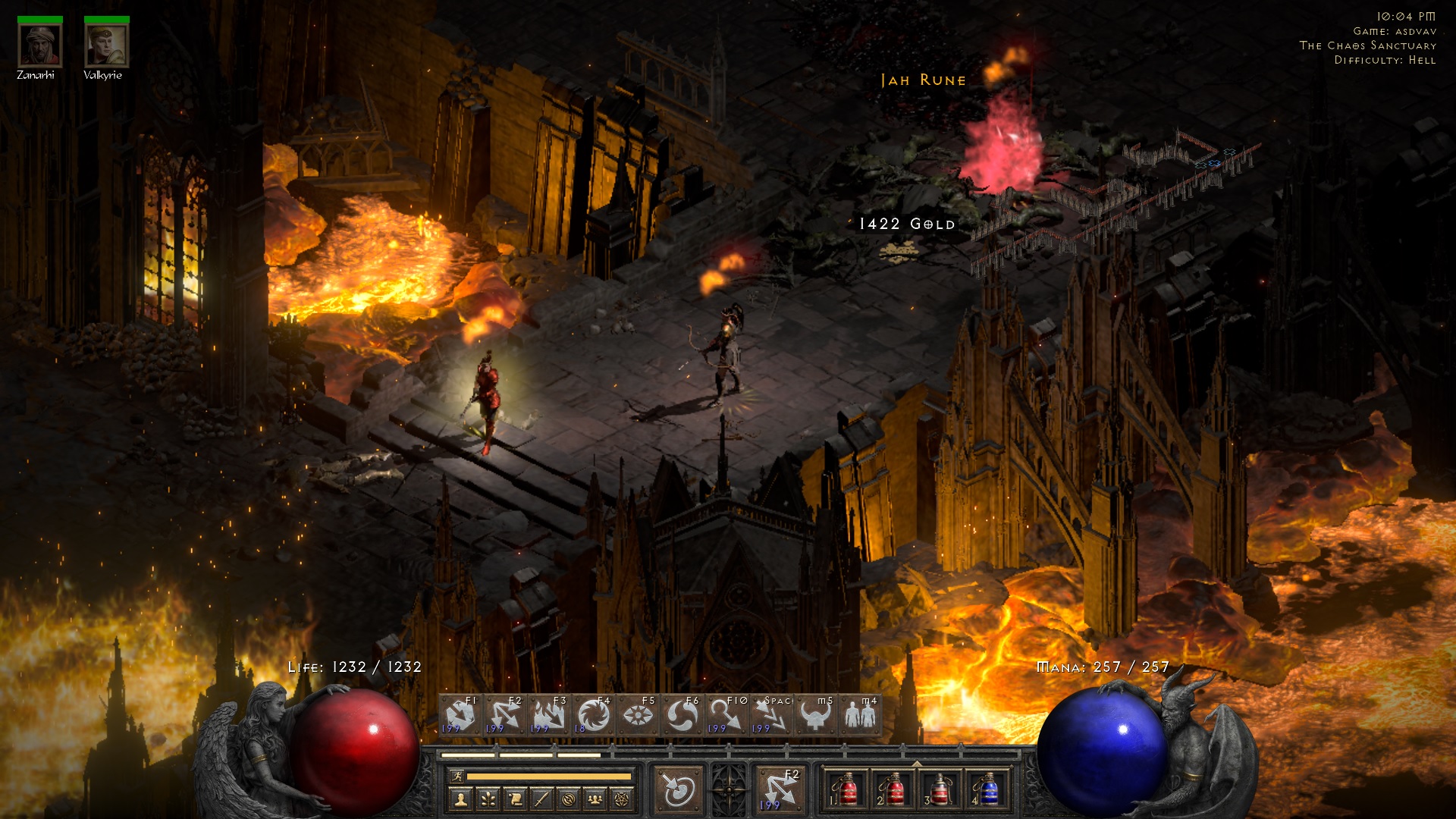Activate the F10 hooked arrow skill
This screenshot has height=819, width=1456.
coord(726,714)
